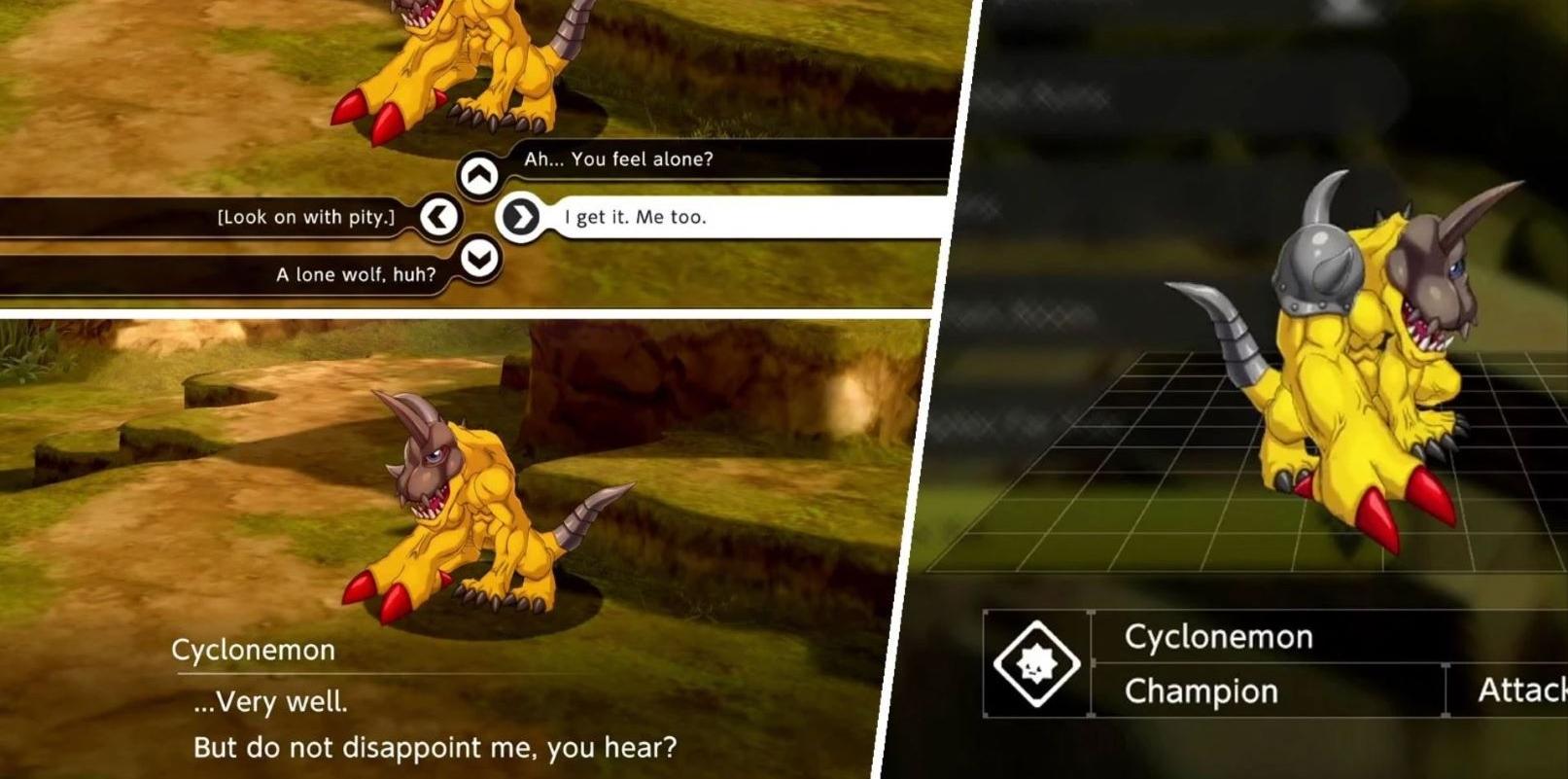The height and width of the screenshot is (779, 1568).
Task: Open the Attack details section
Action: (x=1519, y=691)
